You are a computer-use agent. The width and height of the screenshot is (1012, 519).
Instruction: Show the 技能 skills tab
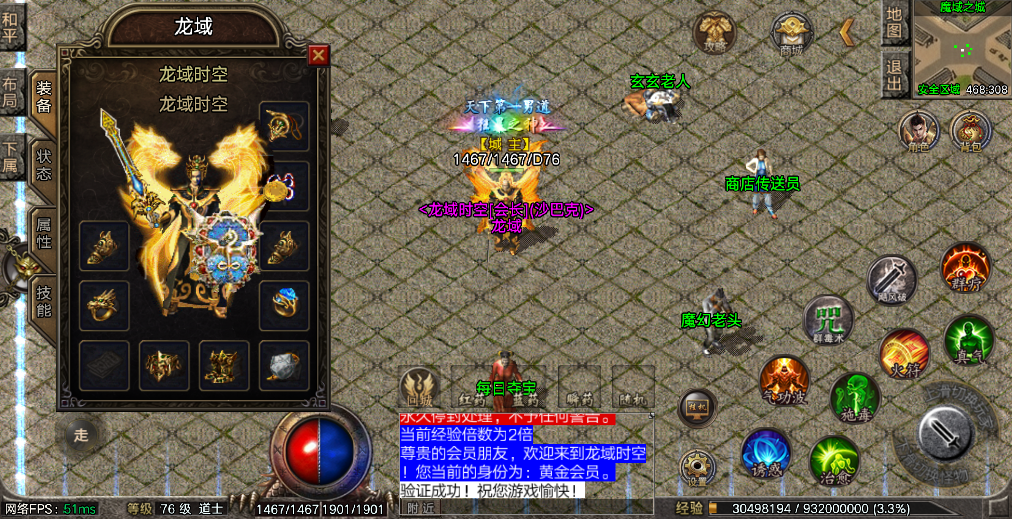[x=44, y=300]
